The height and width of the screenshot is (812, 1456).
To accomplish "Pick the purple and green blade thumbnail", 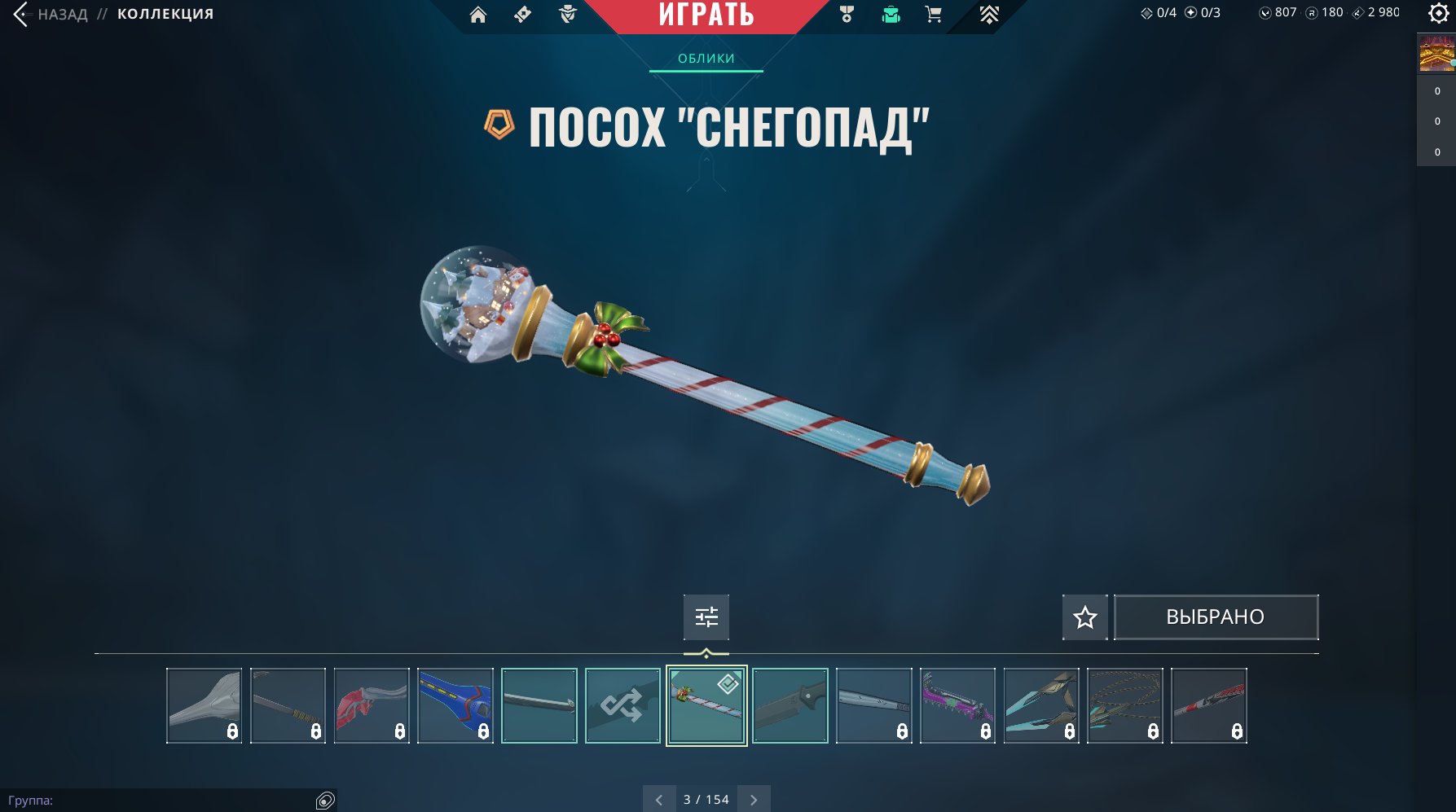I will 957,705.
